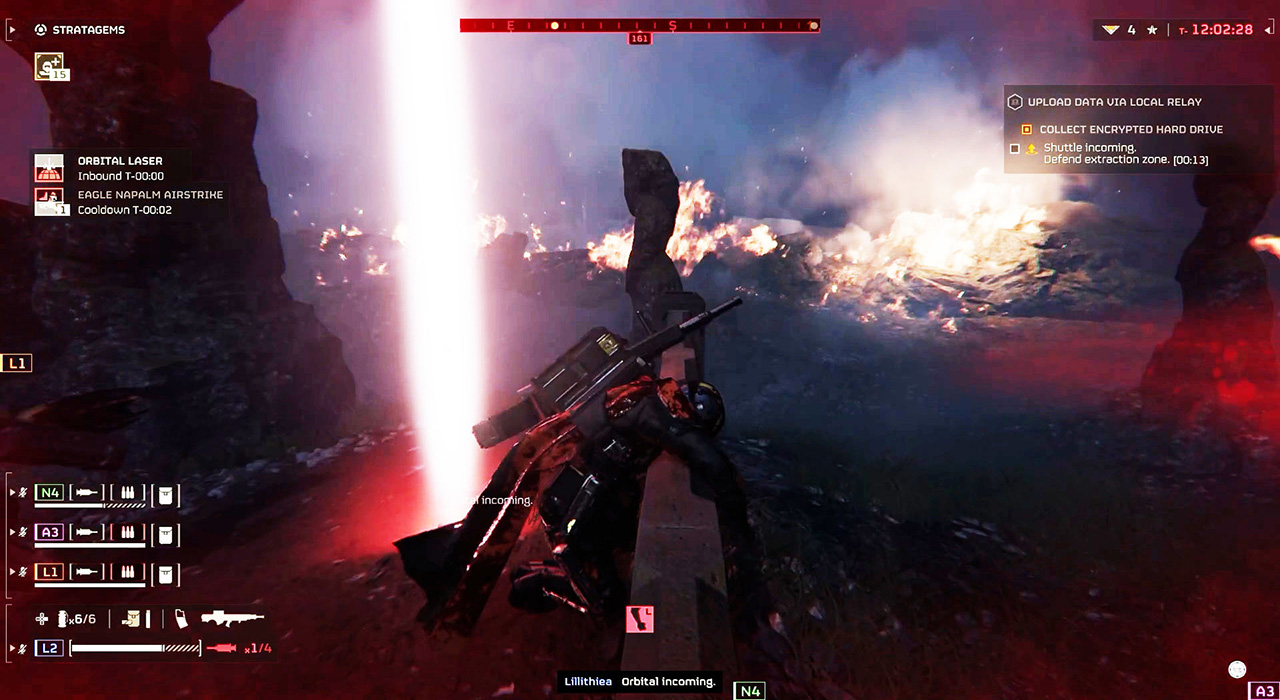Select the equipped rifle weapon icon
1280x700 pixels.
pos(232,619)
